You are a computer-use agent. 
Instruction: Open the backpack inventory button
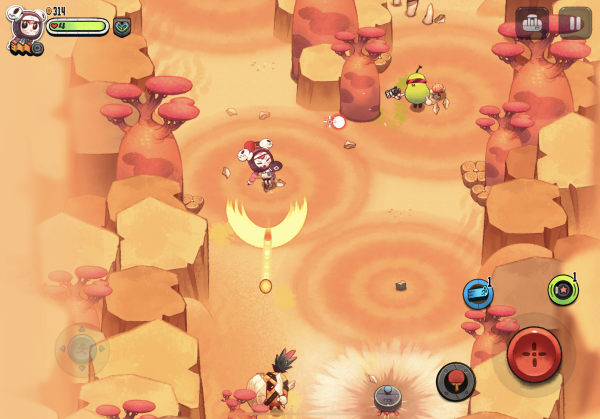click(531, 22)
